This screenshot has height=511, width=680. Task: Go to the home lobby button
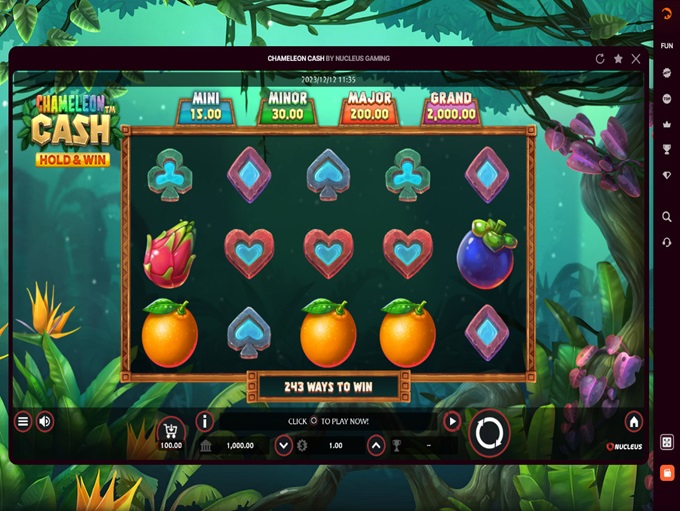[633, 422]
